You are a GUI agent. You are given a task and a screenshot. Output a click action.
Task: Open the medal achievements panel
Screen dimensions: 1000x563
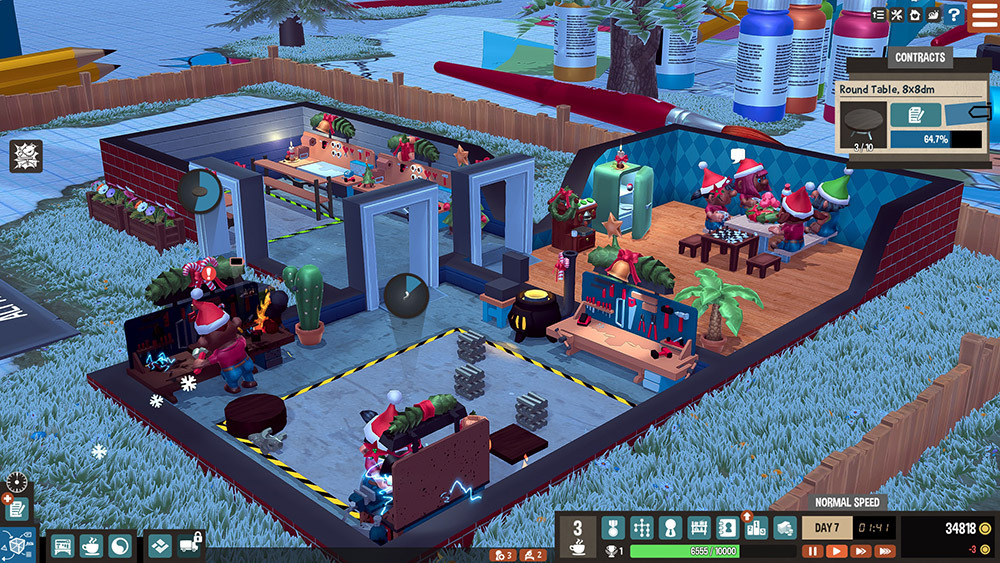(x=612, y=527)
